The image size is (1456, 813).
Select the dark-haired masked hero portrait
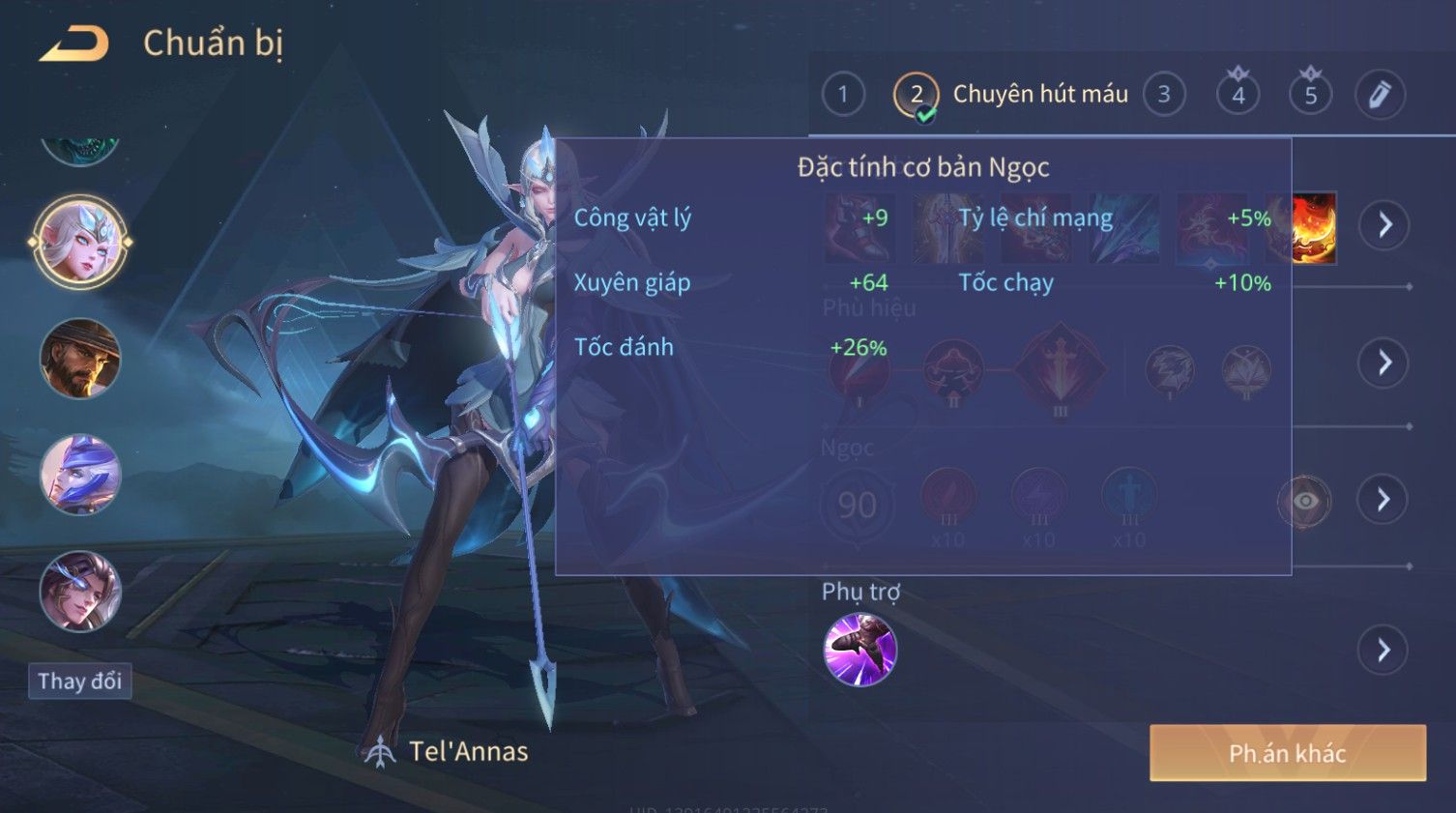point(80,591)
